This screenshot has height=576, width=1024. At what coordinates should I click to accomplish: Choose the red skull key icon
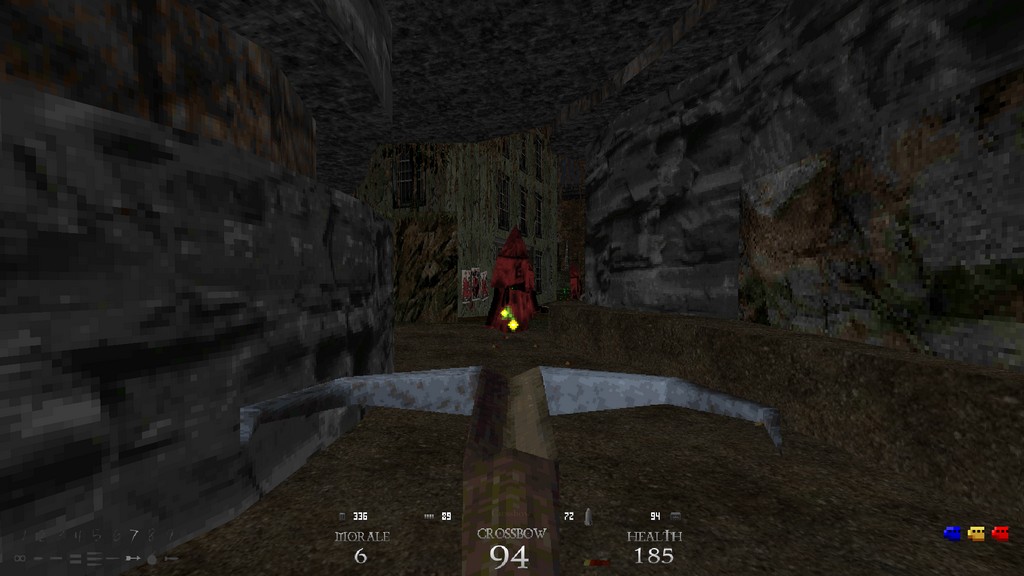1000,534
